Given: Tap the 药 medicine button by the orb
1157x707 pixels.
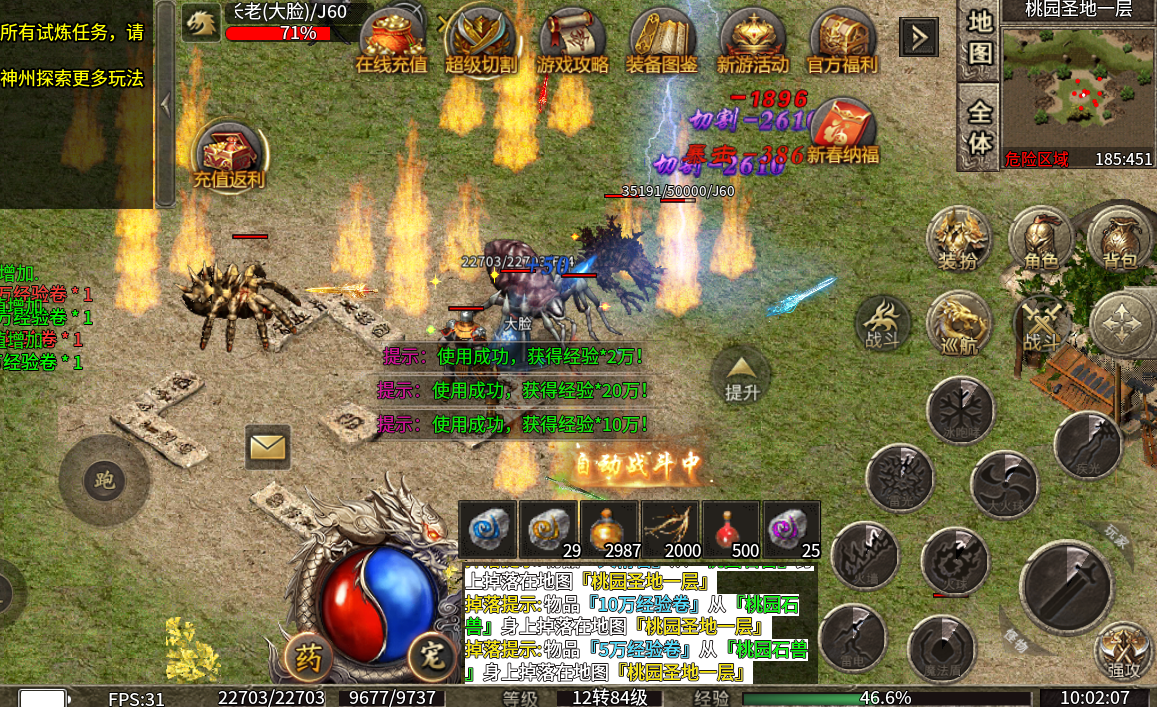Looking at the screenshot, I should 310,658.
